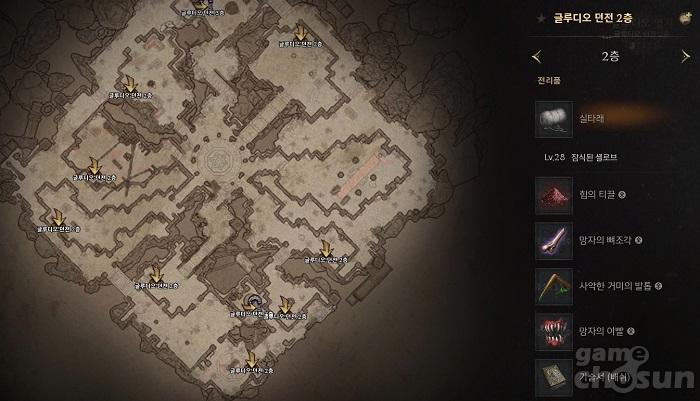Click the icon at the panel's top-right corner

pos(683,18)
